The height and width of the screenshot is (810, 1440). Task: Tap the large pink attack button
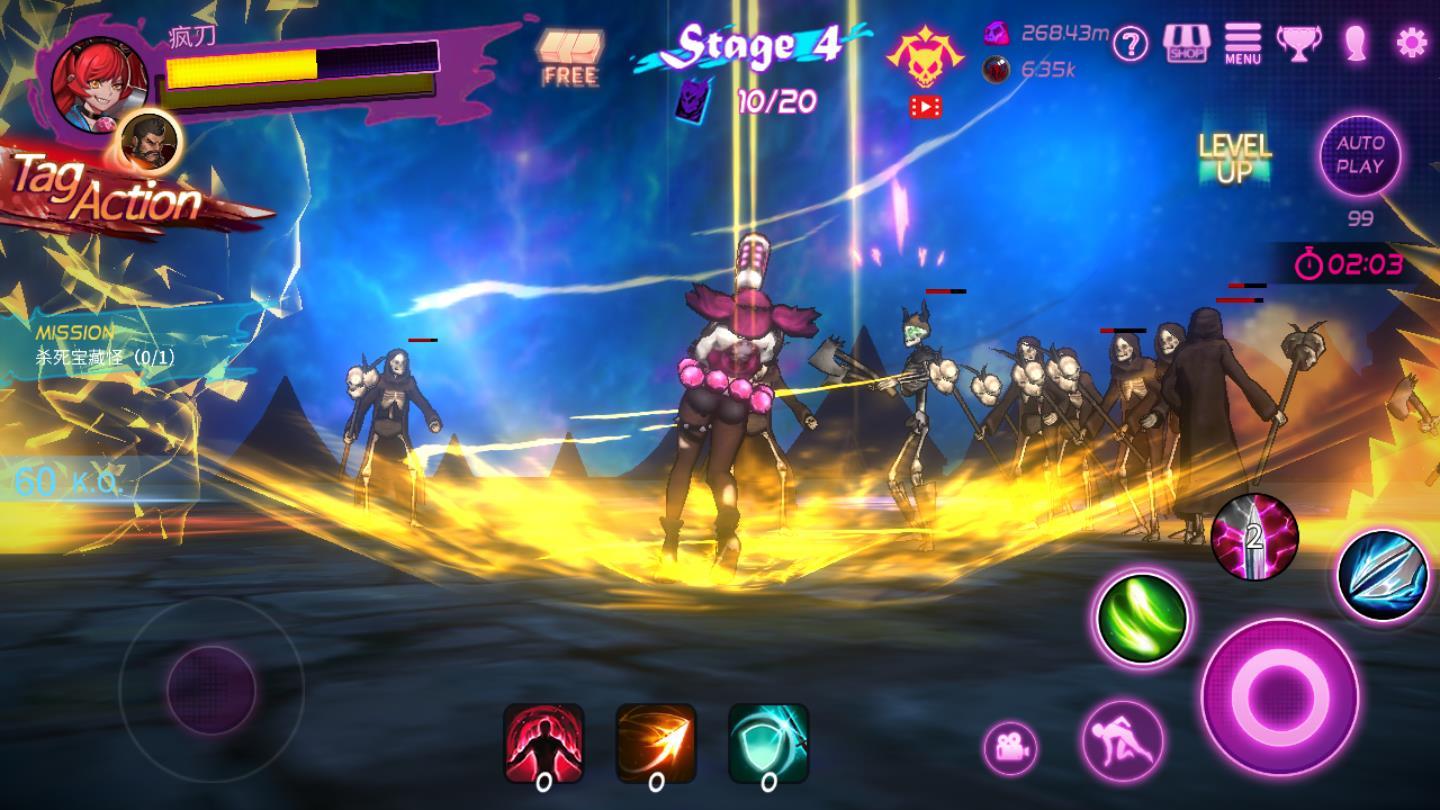(1279, 696)
